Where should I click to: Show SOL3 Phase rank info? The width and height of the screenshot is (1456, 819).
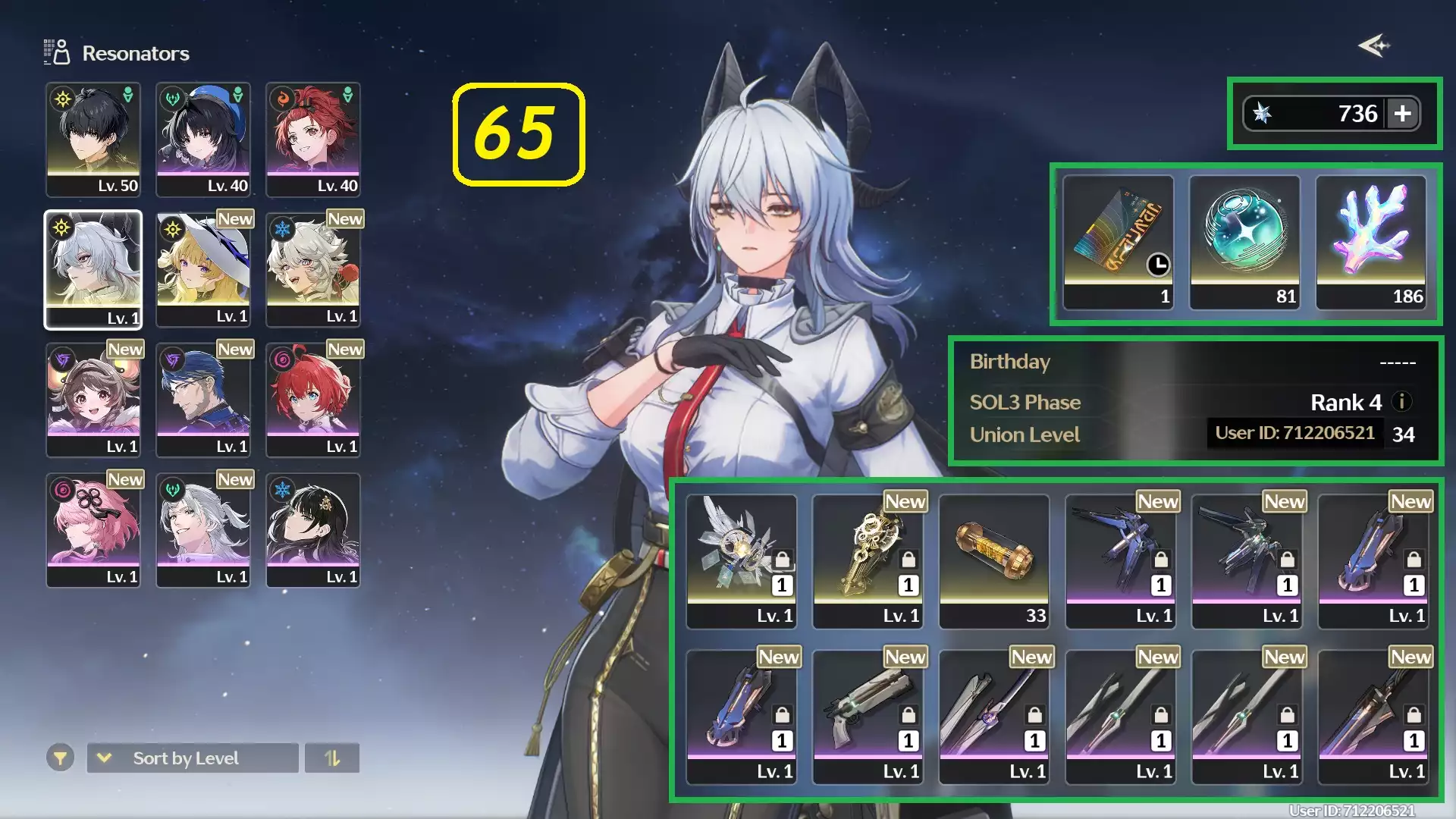1401,402
